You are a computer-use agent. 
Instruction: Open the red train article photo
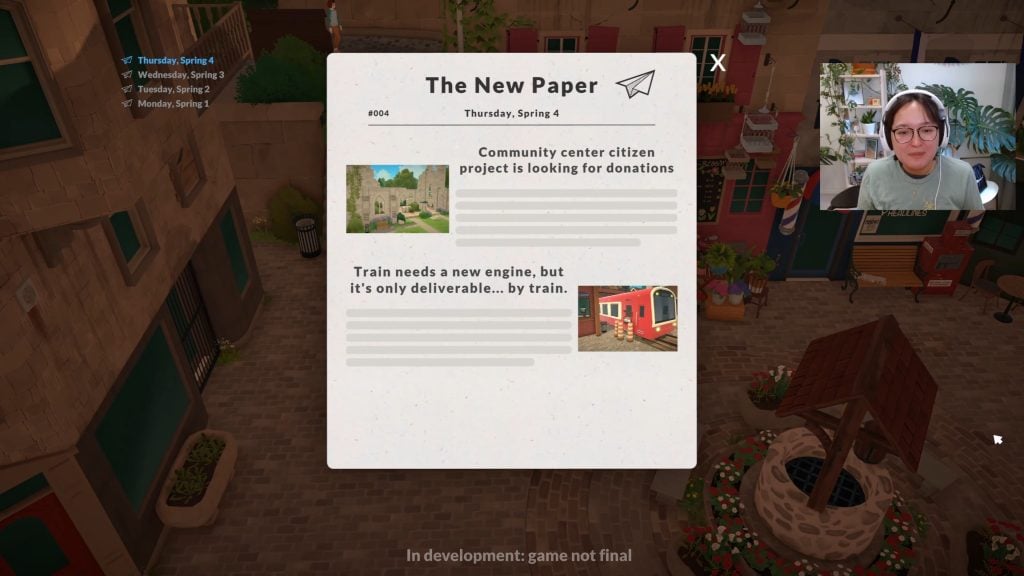(627, 318)
